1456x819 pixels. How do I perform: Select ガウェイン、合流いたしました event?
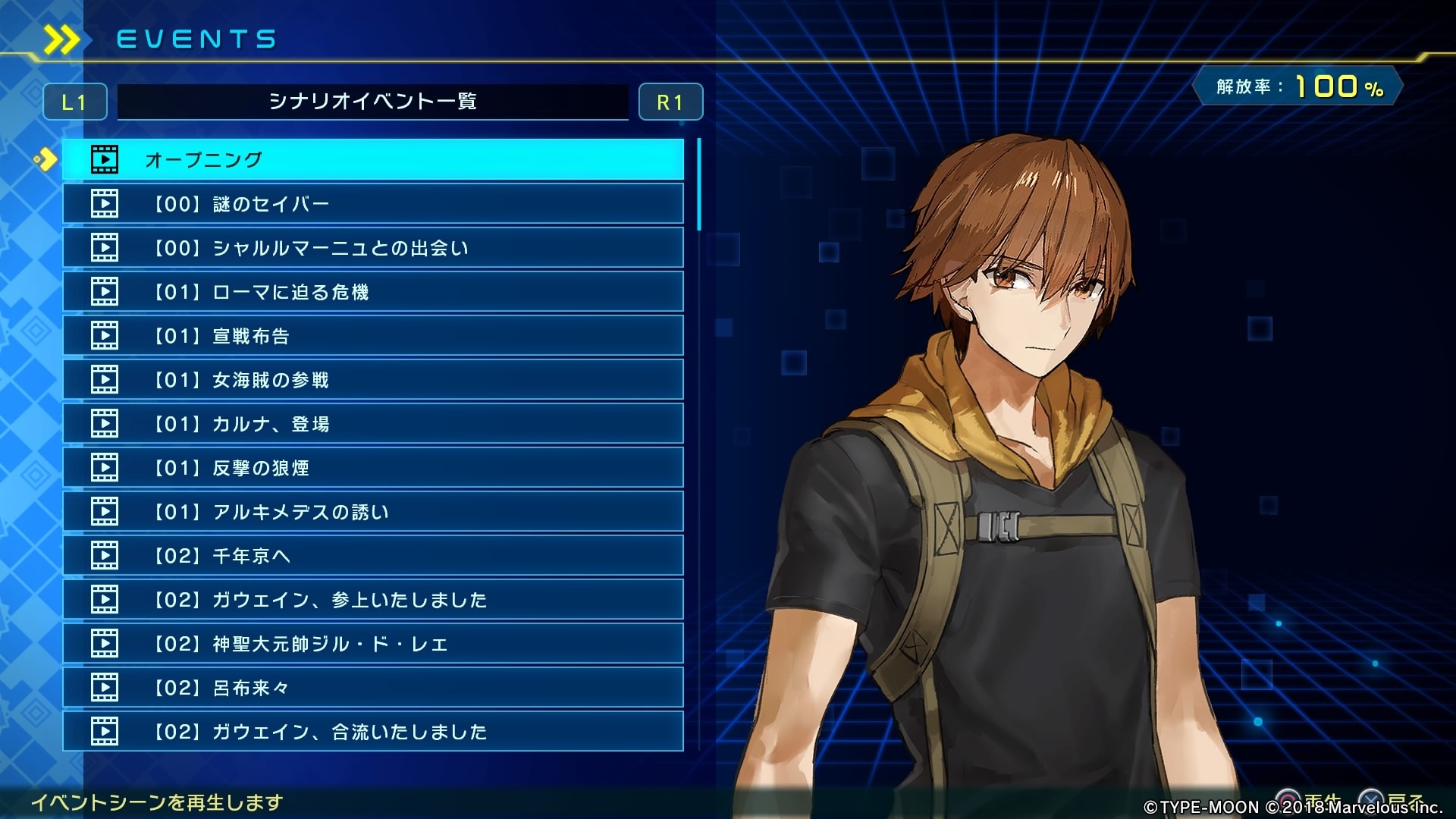point(372,731)
